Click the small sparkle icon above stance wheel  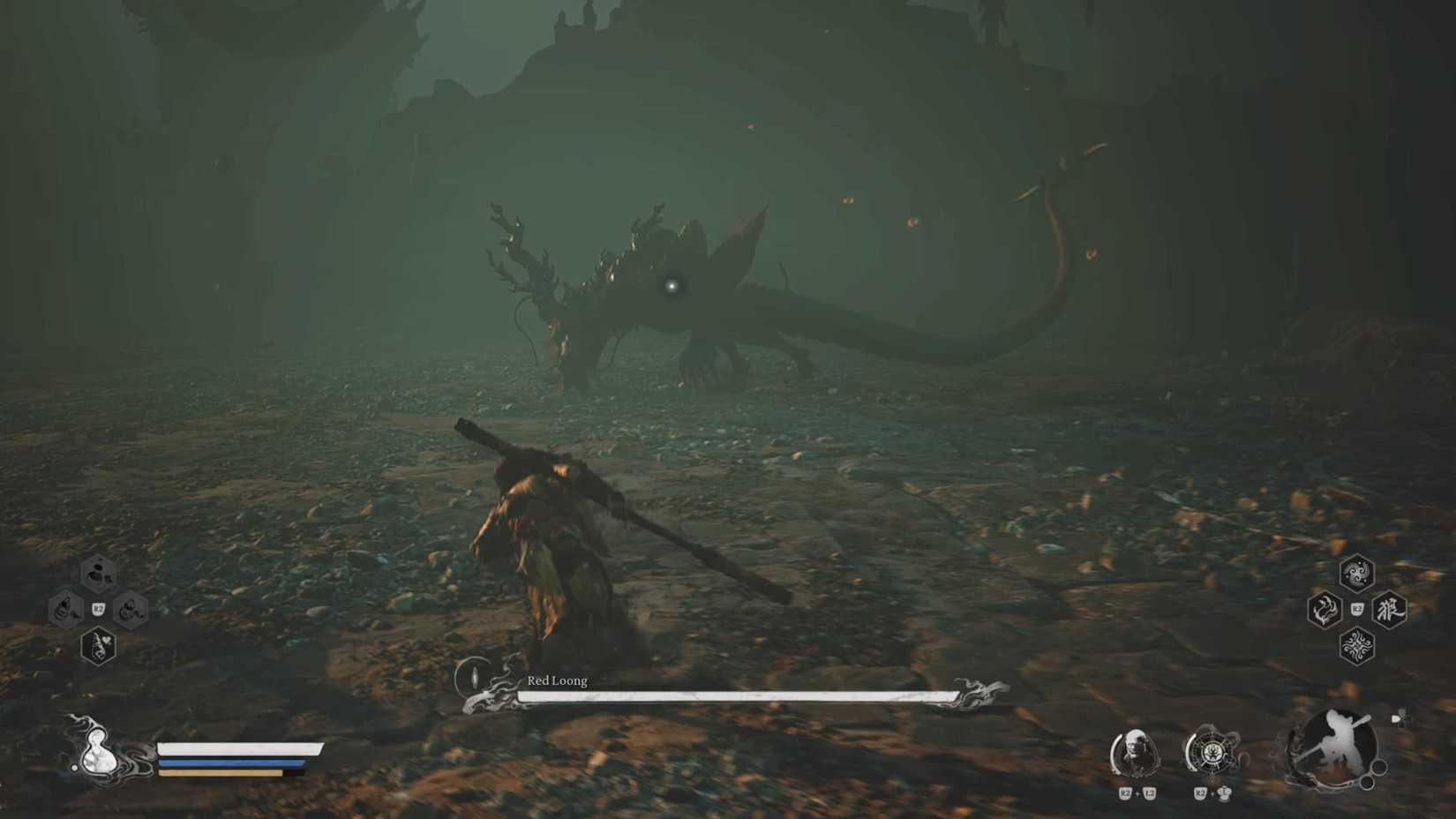(1402, 718)
